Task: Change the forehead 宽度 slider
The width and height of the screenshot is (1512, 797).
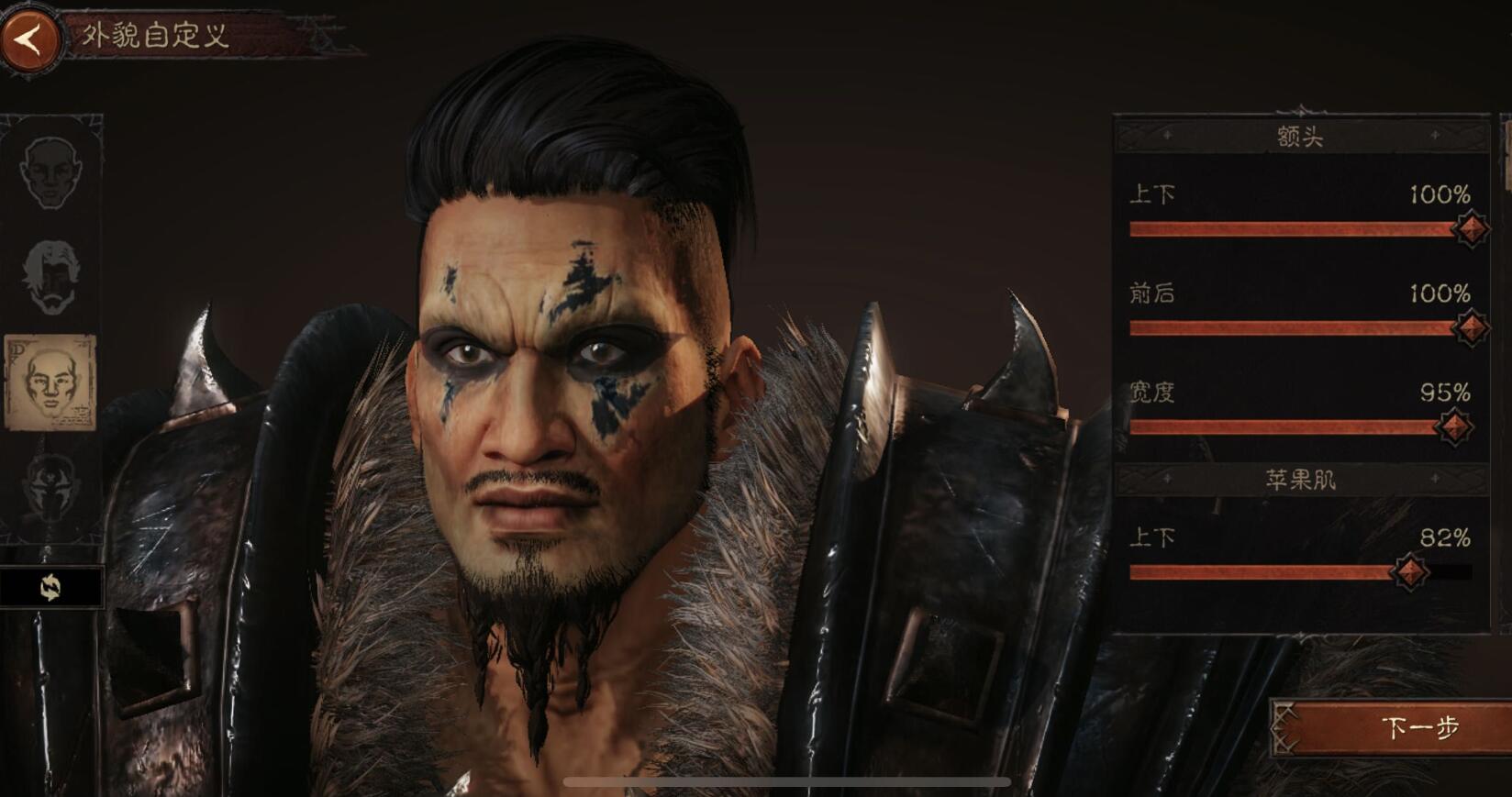Action: point(1454,426)
